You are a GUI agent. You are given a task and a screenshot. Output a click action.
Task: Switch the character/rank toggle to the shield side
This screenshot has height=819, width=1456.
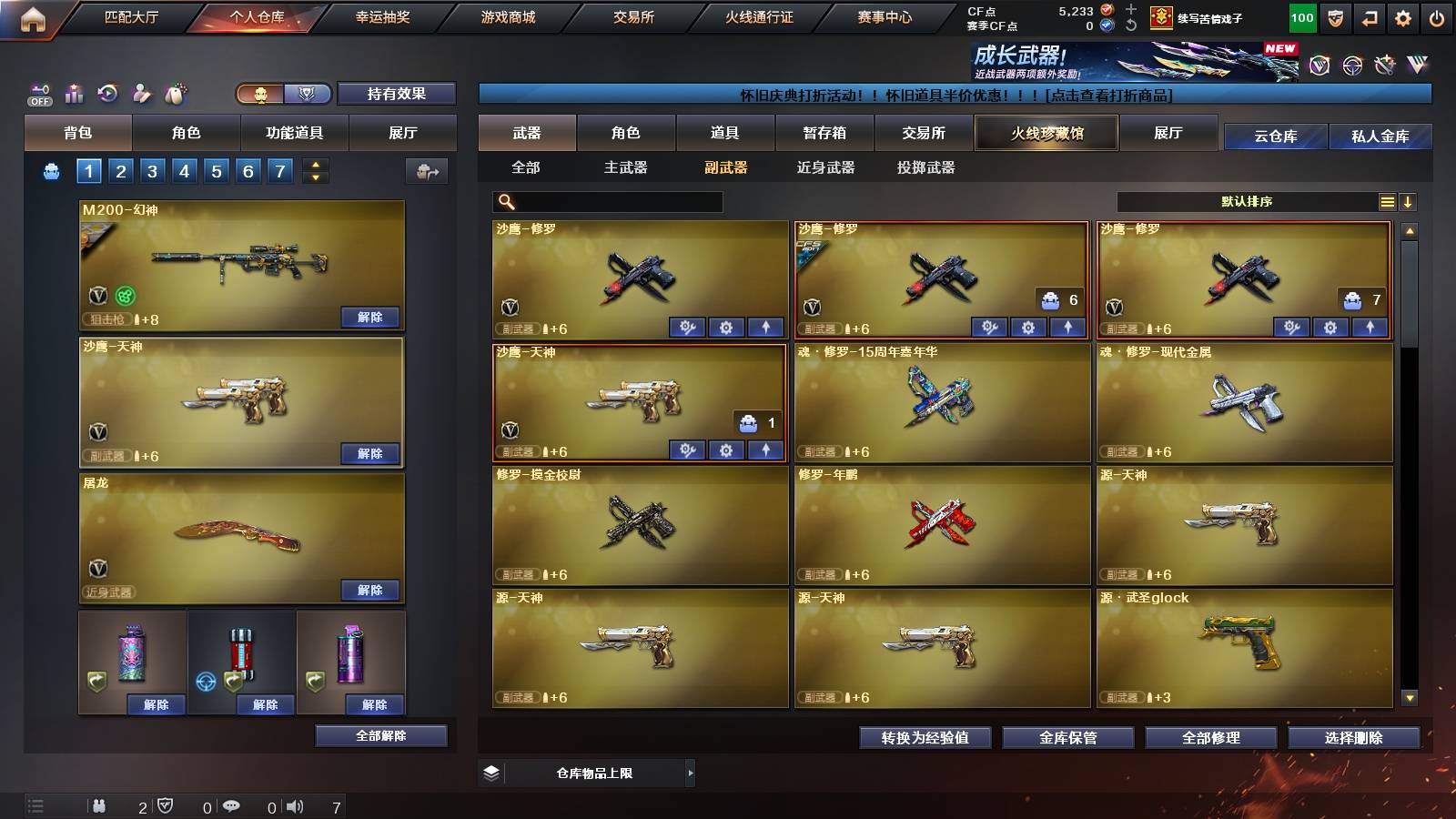[x=307, y=94]
